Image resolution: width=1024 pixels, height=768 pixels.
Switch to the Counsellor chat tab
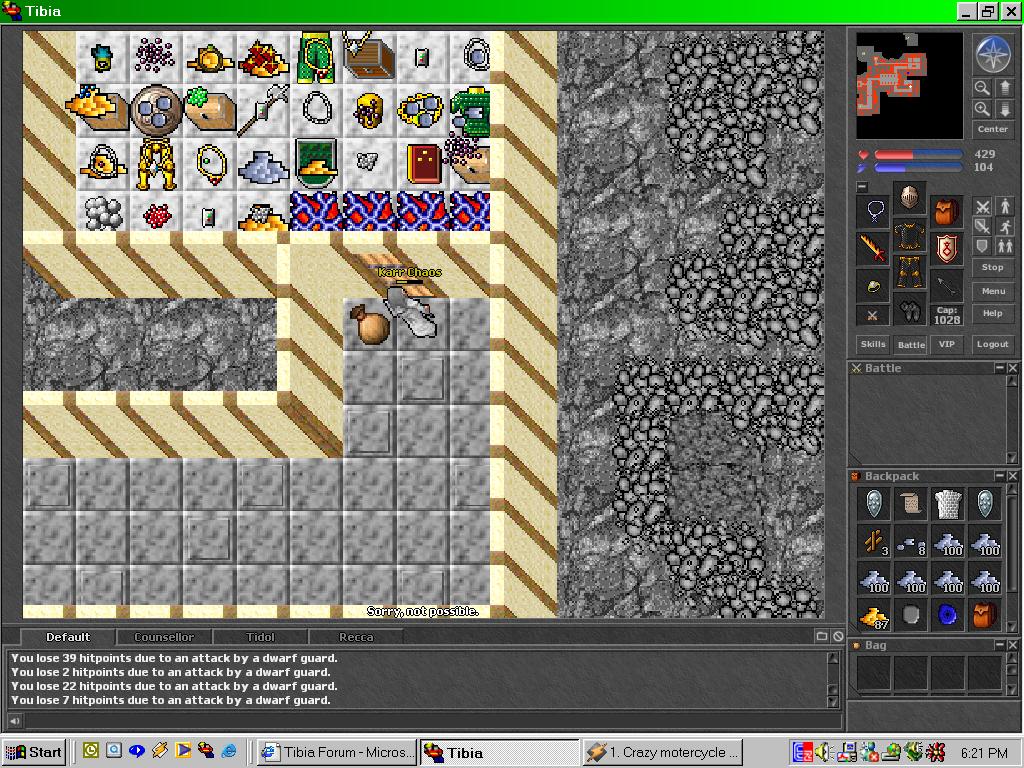[x=164, y=637]
